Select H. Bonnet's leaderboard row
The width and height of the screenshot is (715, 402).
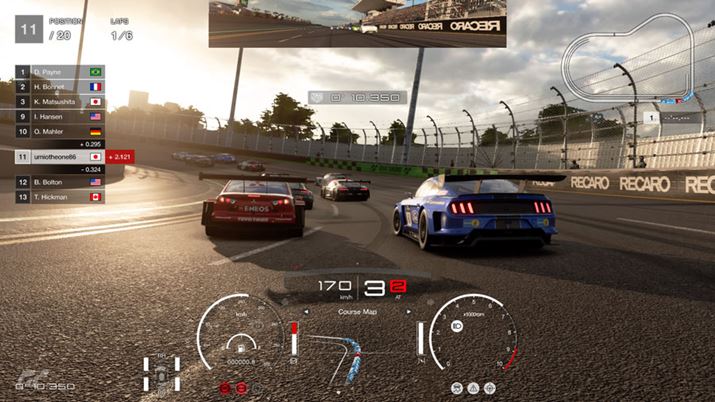60,87
